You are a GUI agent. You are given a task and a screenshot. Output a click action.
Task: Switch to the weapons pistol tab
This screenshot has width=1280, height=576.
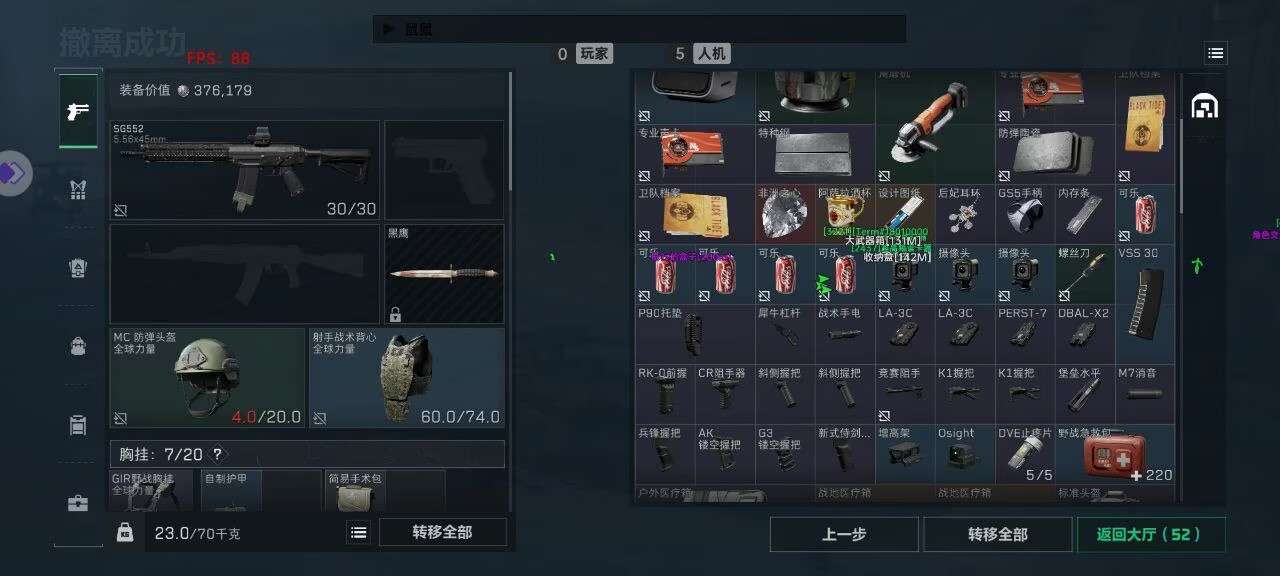(x=78, y=111)
